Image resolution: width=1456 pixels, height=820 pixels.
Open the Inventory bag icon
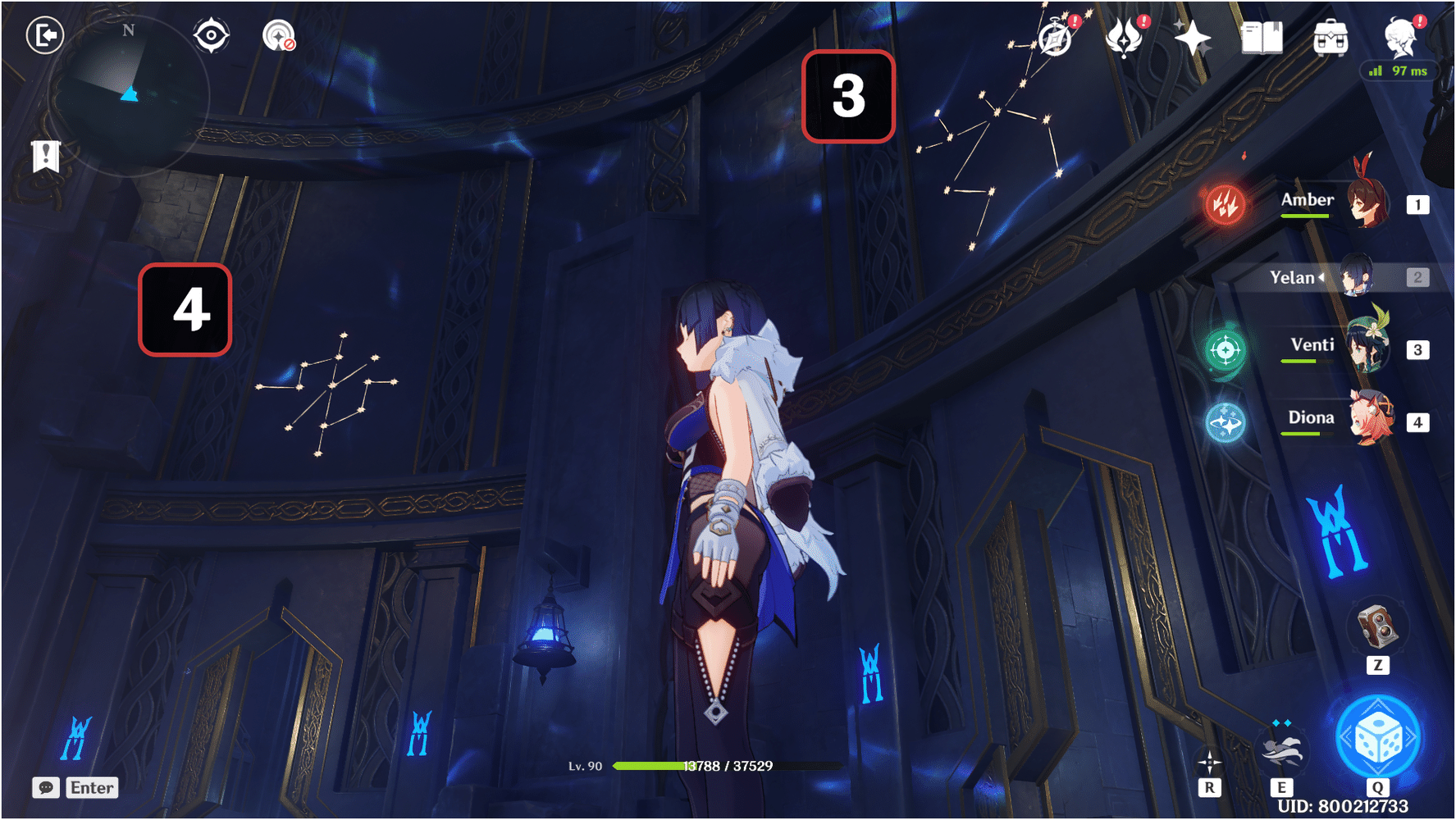(x=1333, y=37)
